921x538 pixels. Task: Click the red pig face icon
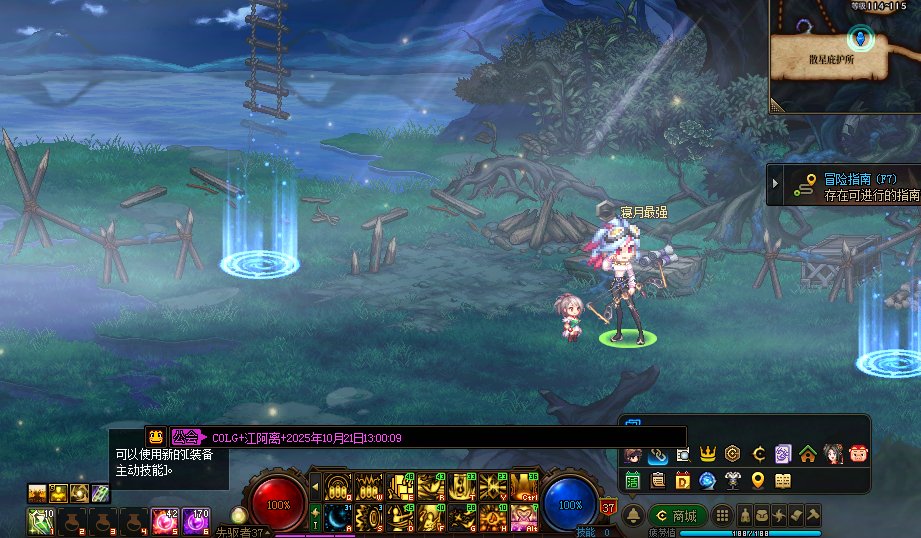[858, 454]
